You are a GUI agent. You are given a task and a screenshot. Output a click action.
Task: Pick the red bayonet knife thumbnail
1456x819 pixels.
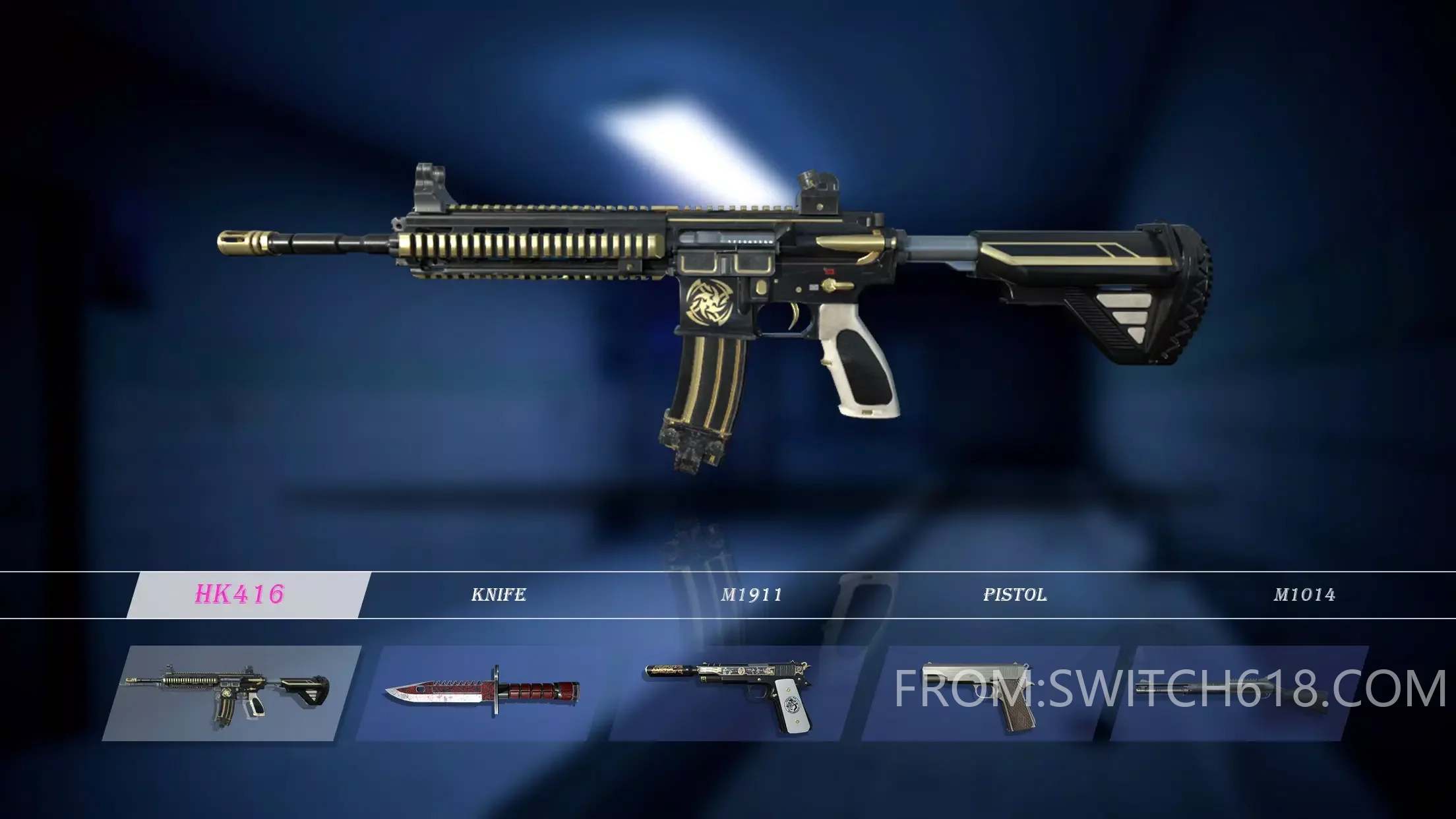pos(483,694)
